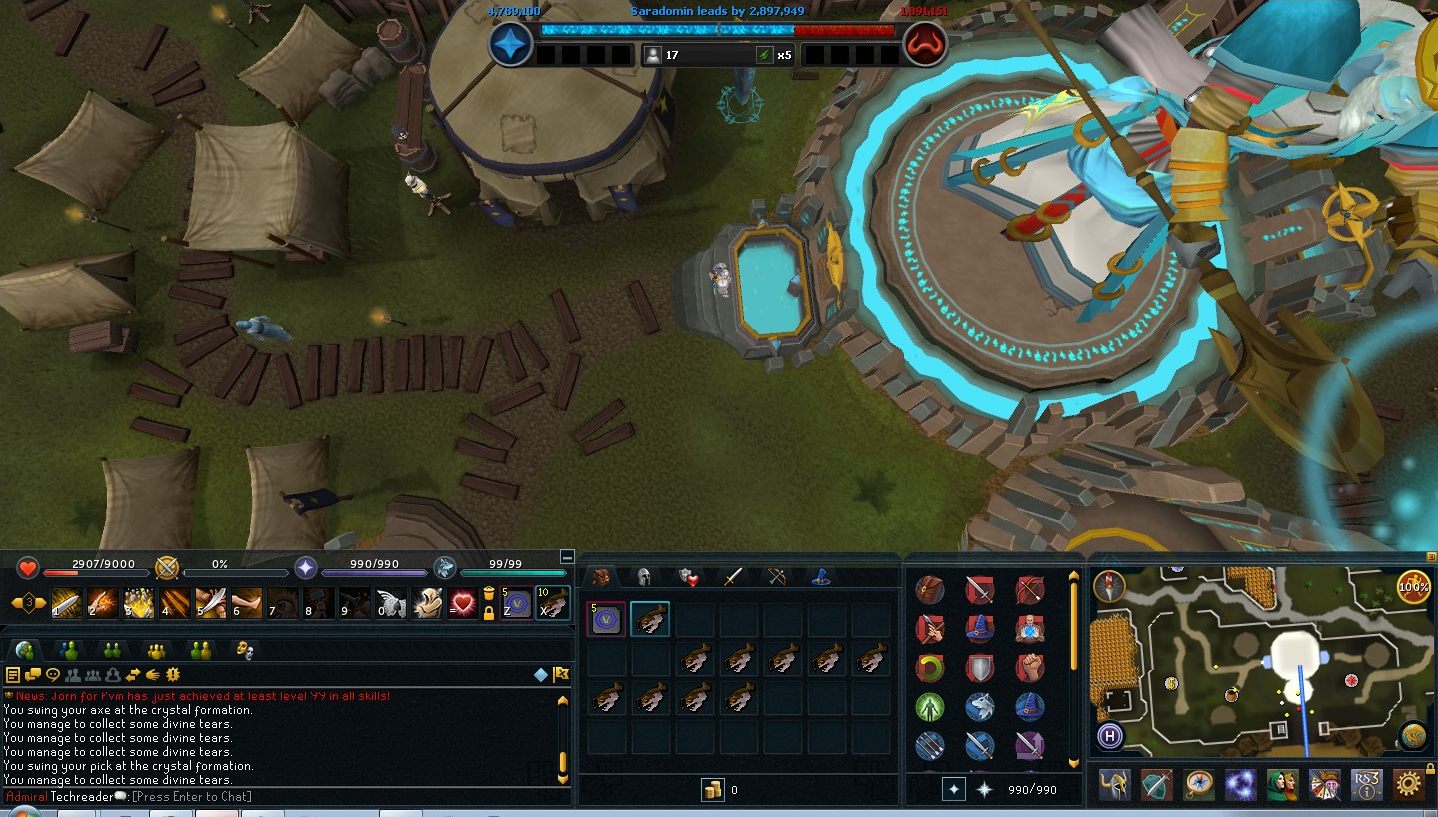
Task: Toggle run mode via the 100% energy icon
Action: (x=1413, y=587)
